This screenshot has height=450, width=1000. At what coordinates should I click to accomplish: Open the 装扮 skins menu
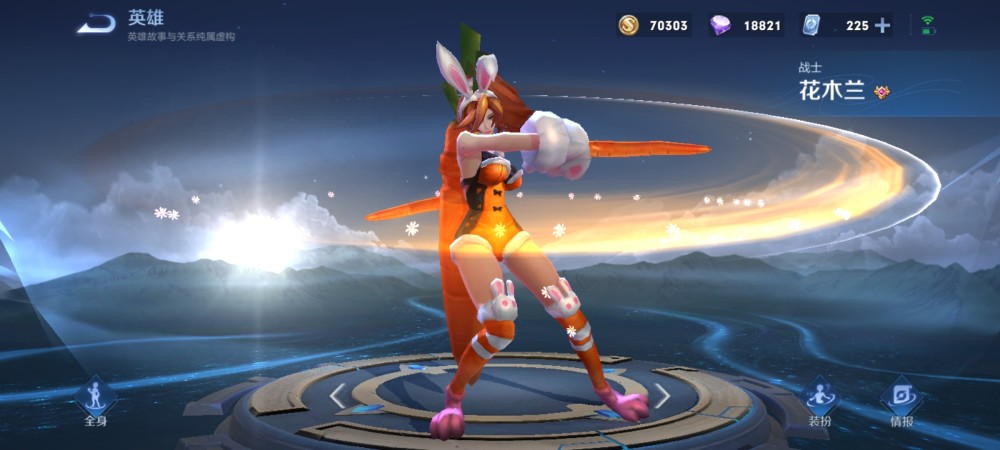point(820,401)
